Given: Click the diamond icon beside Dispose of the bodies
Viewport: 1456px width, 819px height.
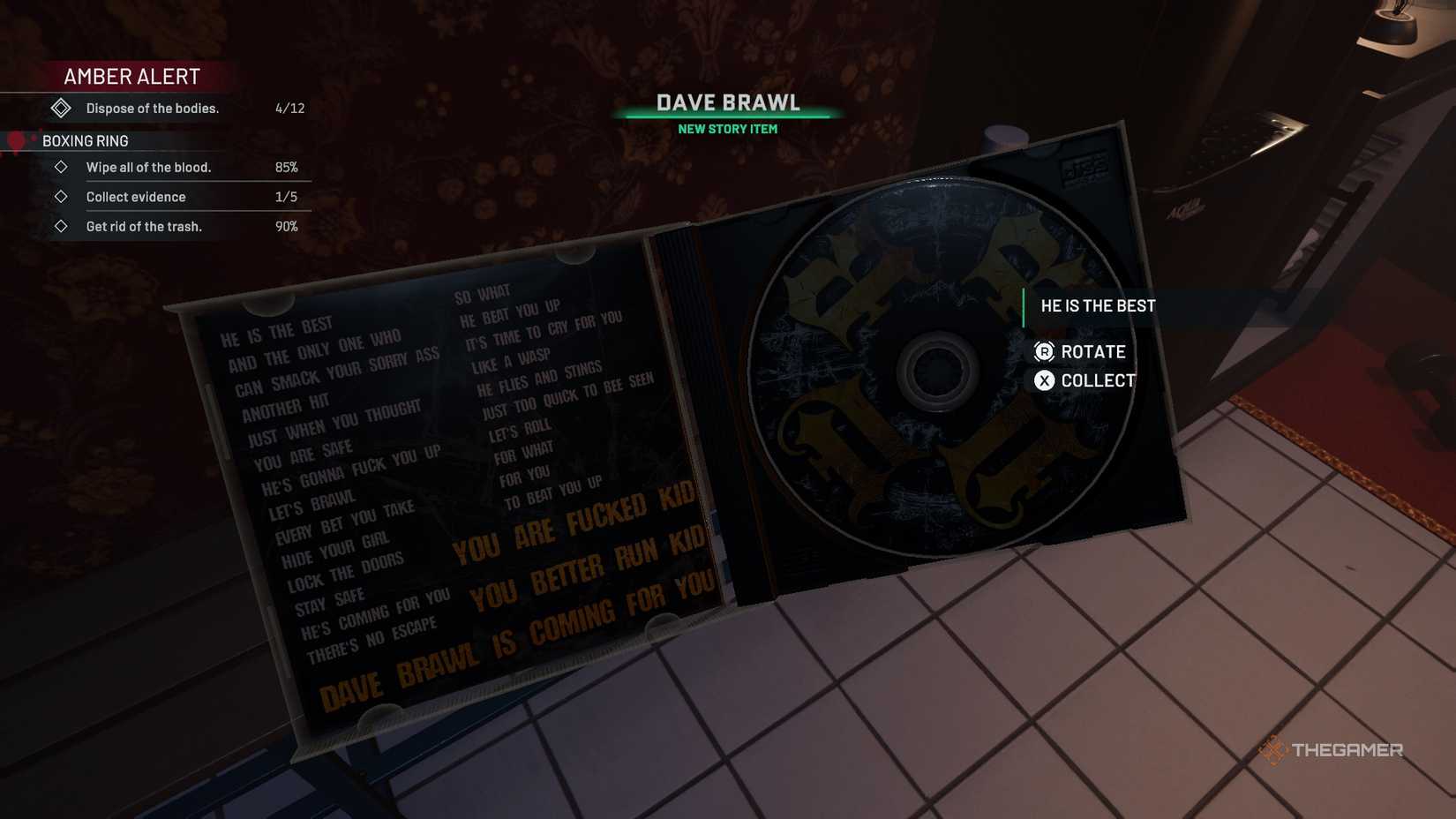Looking at the screenshot, I should pos(62,107).
